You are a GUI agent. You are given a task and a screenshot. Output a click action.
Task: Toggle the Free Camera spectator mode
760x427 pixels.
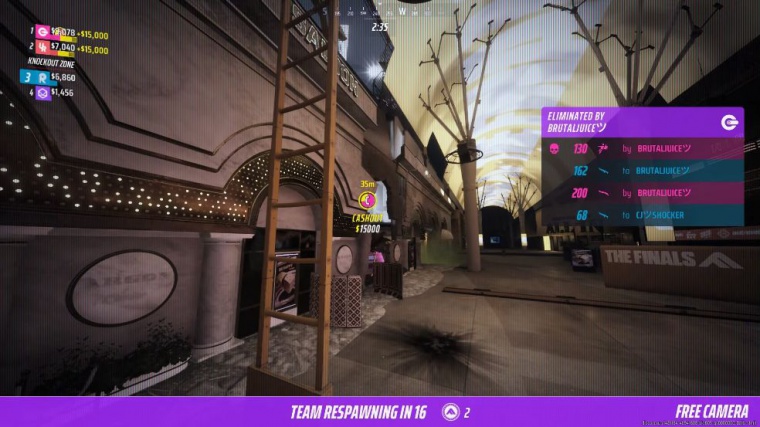coord(711,412)
